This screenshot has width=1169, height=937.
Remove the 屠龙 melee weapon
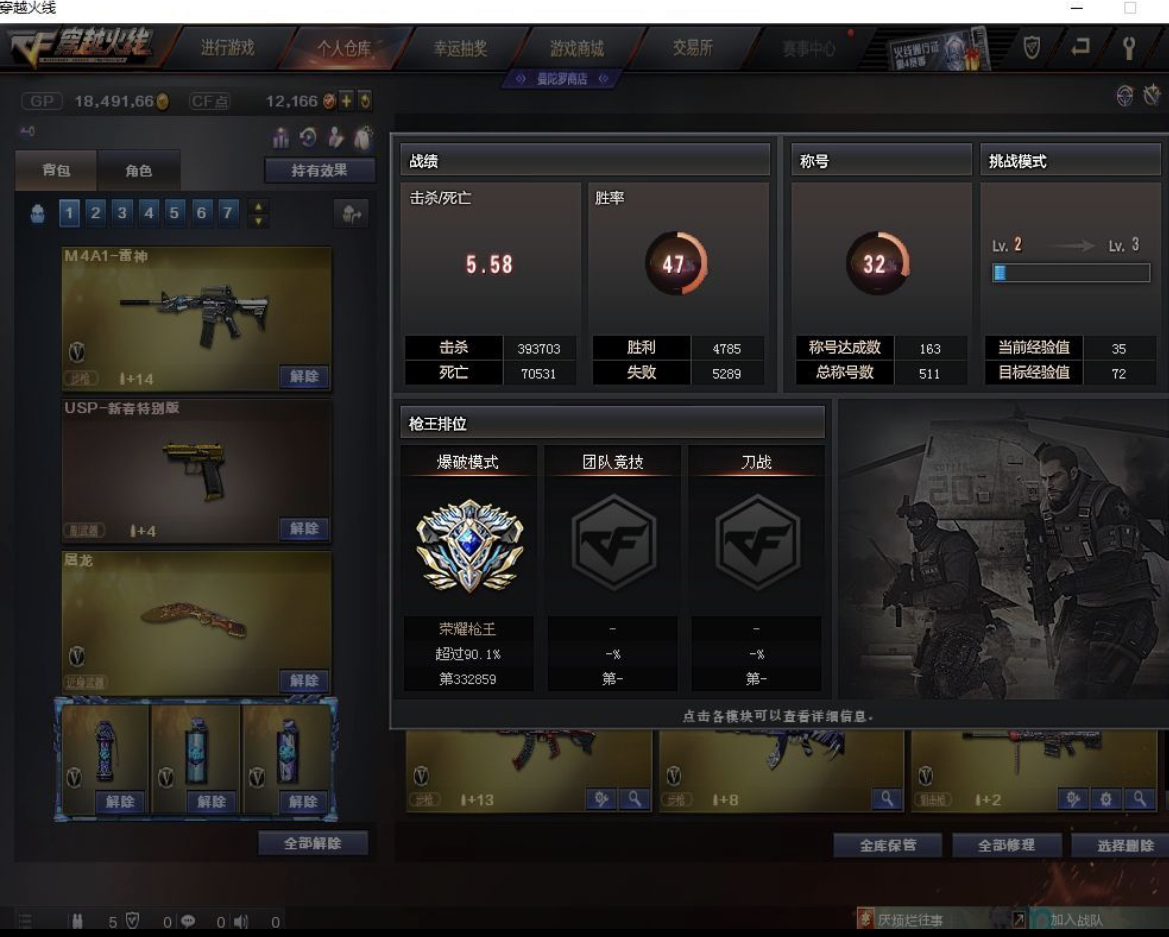[304, 681]
